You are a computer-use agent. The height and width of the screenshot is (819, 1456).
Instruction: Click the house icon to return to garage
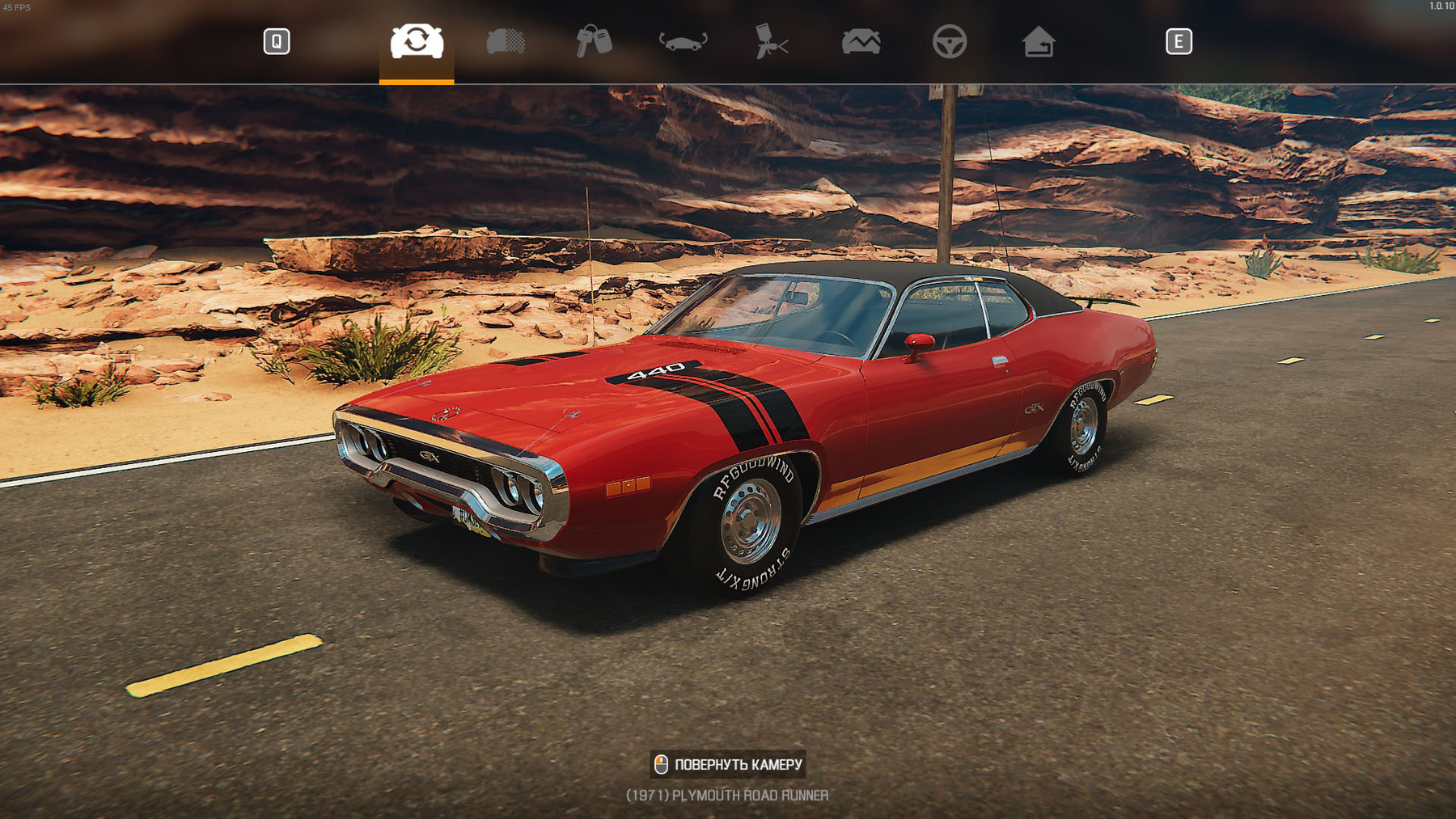(1039, 41)
